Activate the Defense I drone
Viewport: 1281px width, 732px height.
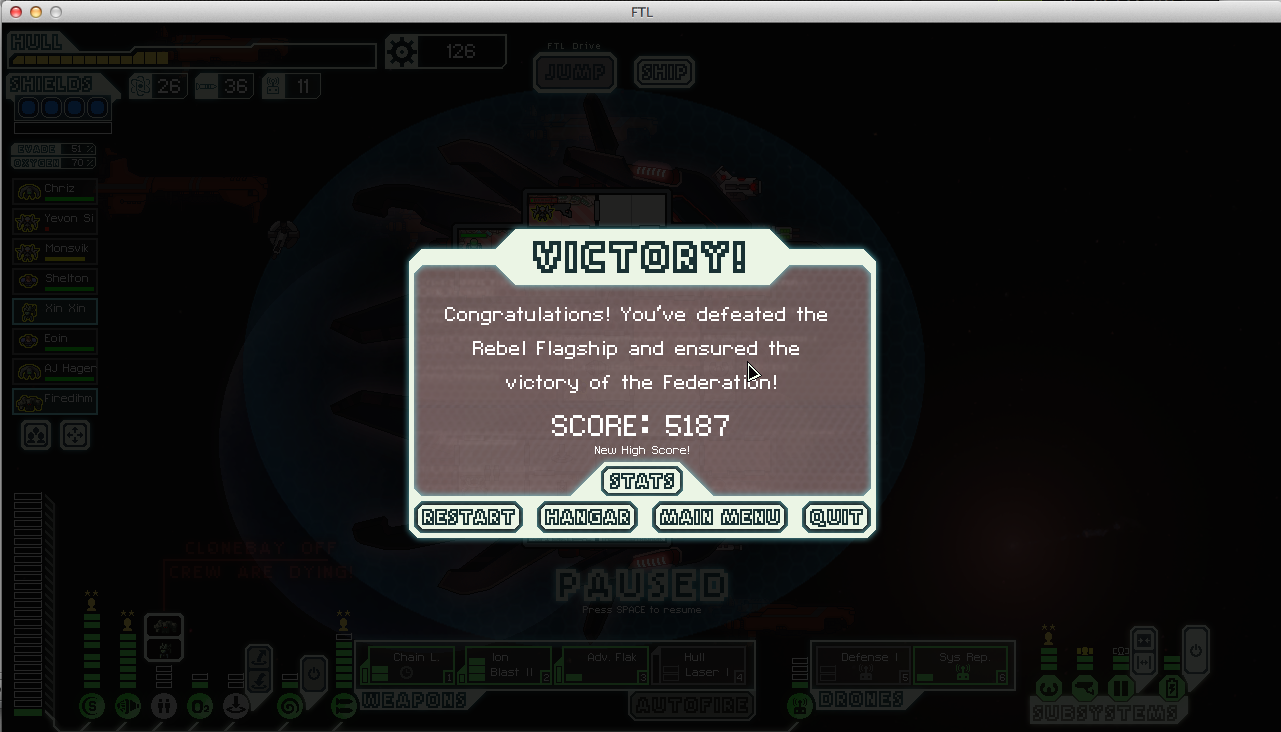coord(862,665)
